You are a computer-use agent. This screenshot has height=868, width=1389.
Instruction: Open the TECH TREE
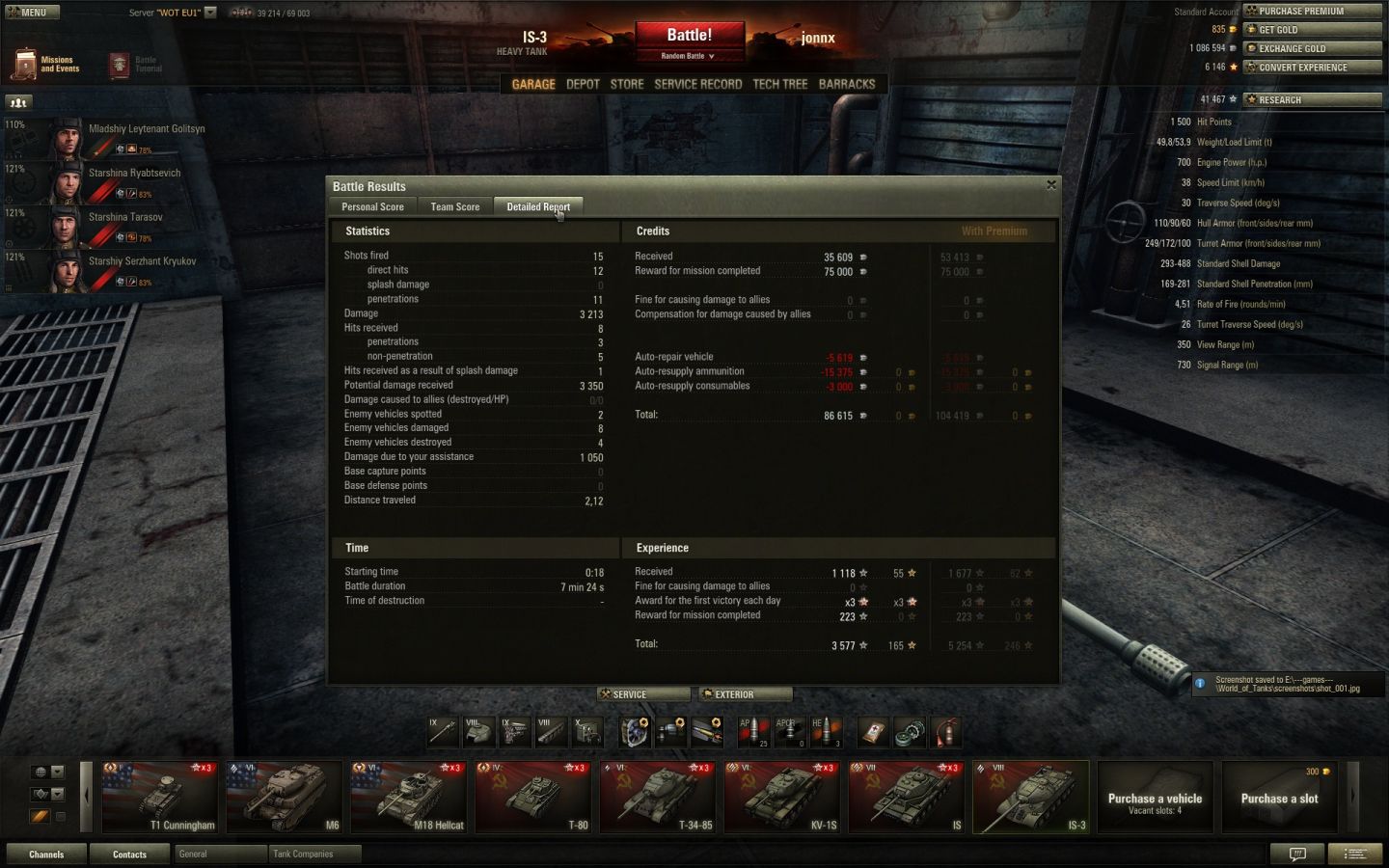point(780,84)
